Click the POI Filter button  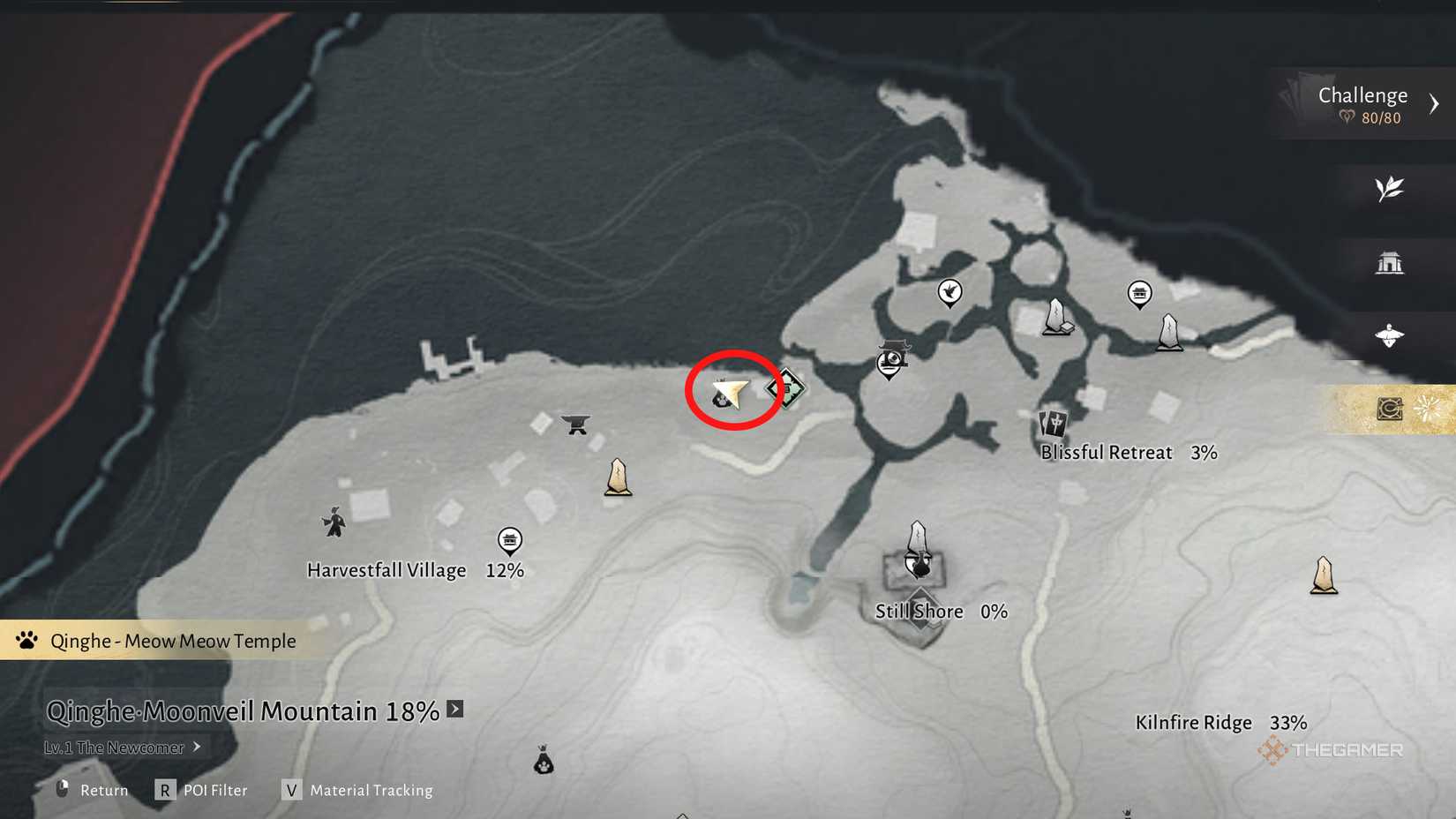point(201,790)
